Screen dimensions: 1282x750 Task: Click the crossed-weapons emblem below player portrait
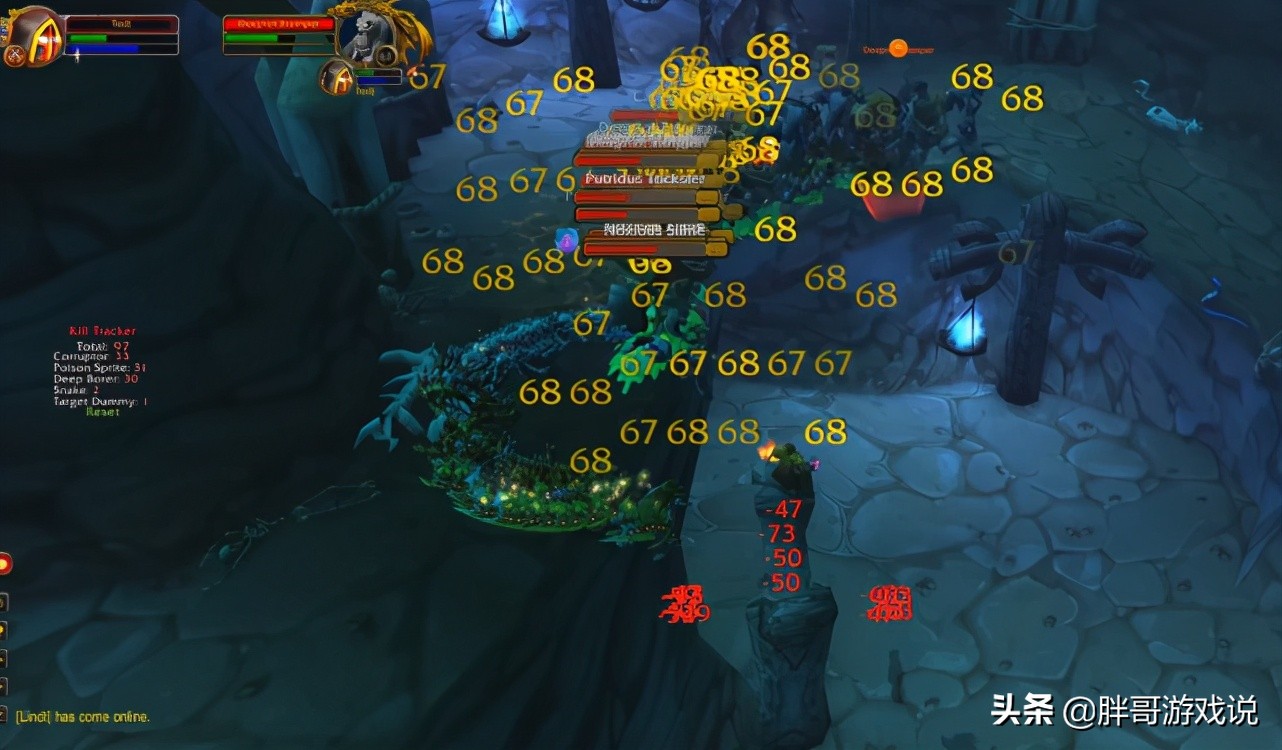coord(14,54)
